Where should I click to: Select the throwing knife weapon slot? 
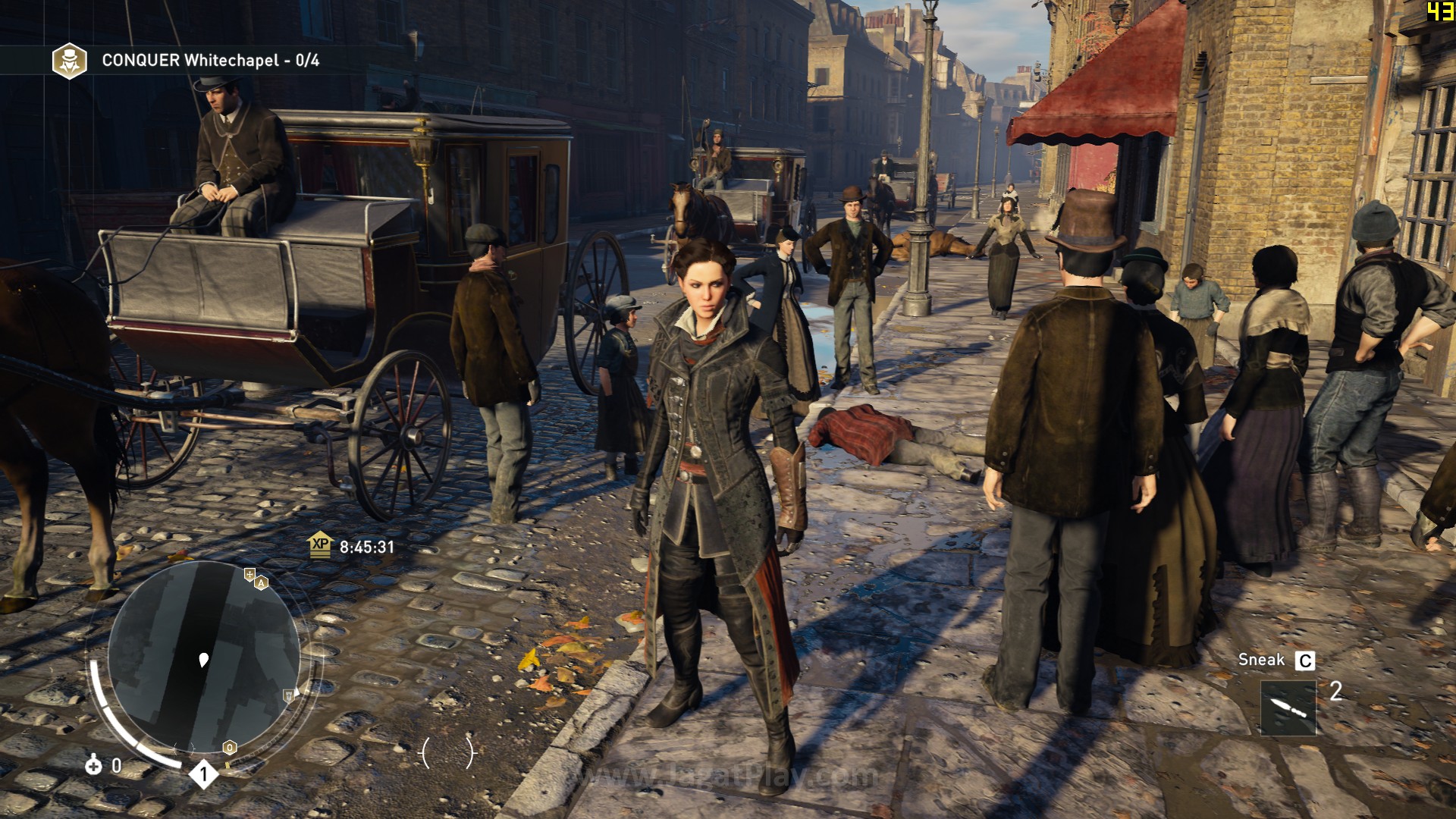click(1288, 708)
